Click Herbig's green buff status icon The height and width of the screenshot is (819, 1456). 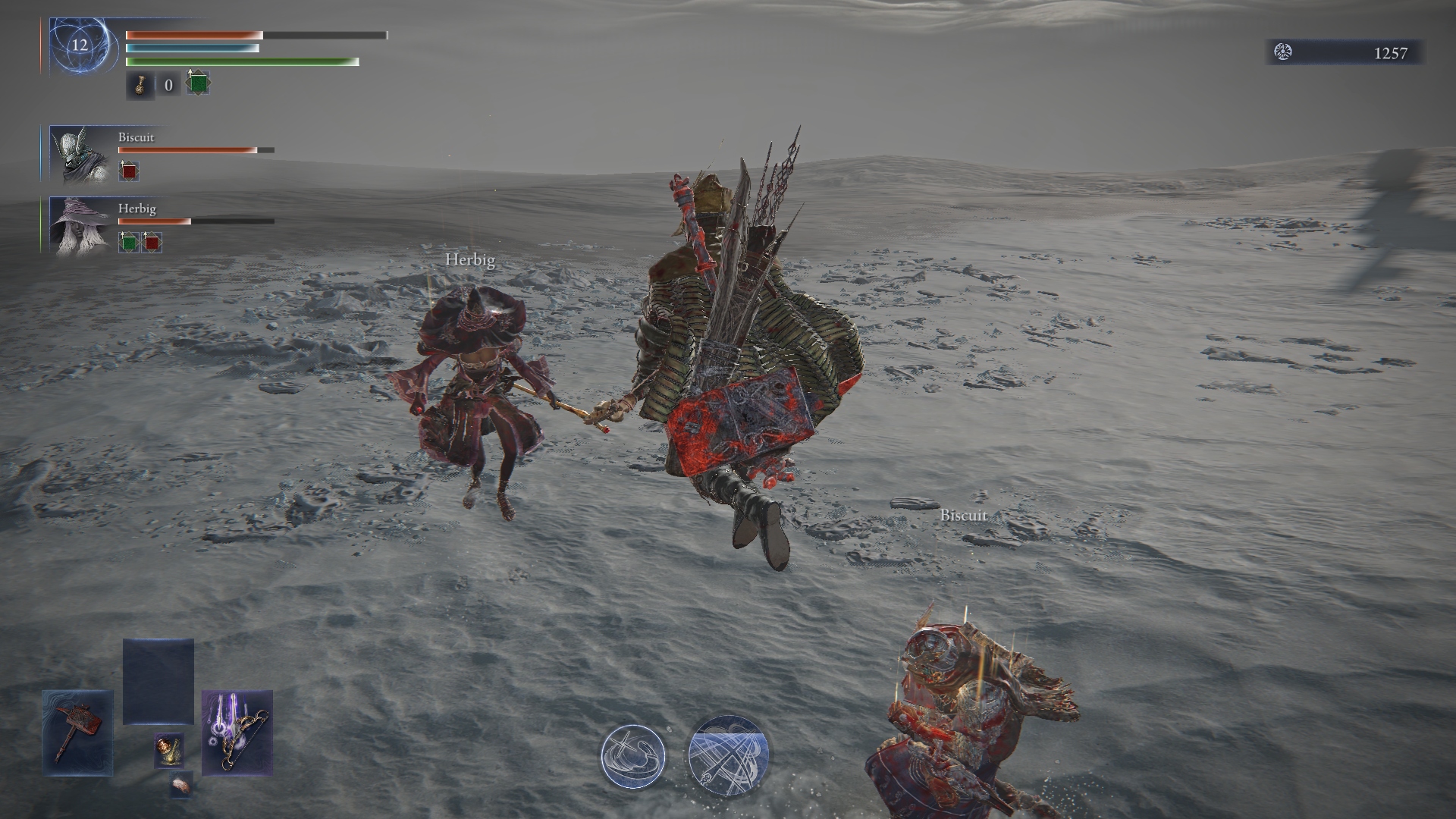coord(129,243)
